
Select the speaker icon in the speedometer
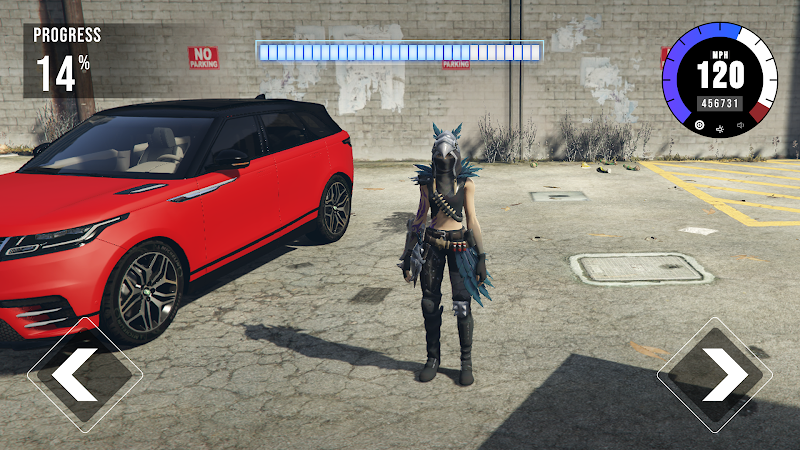point(741,126)
